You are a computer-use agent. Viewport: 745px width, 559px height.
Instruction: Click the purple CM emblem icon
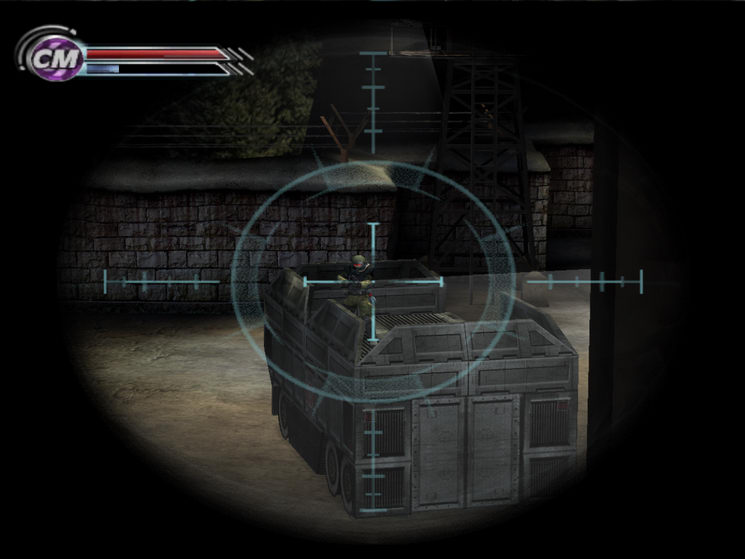pyautogui.click(x=45, y=57)
